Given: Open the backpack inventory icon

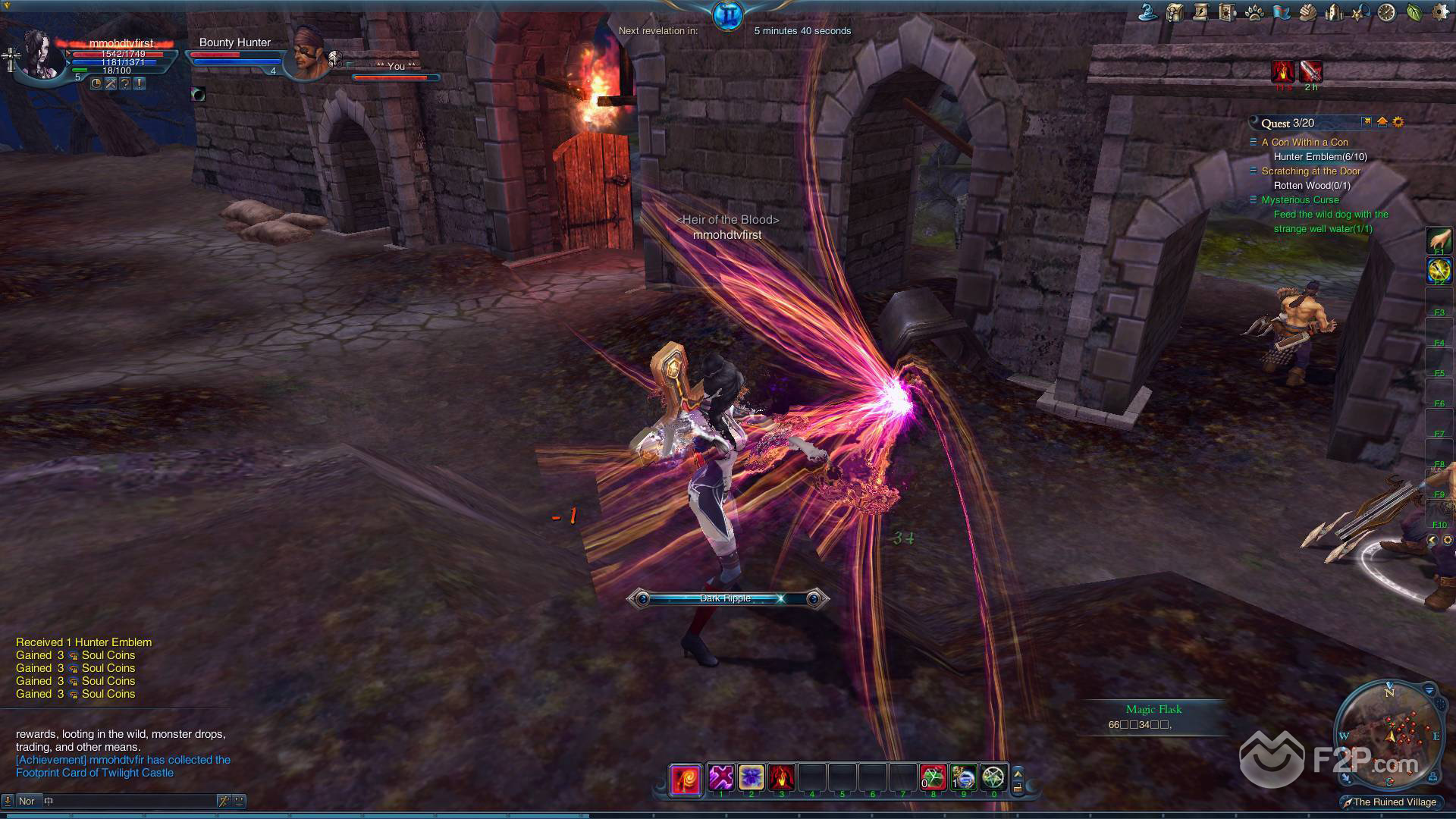Looking at the screenshot, I should (x=1175, y=12).
